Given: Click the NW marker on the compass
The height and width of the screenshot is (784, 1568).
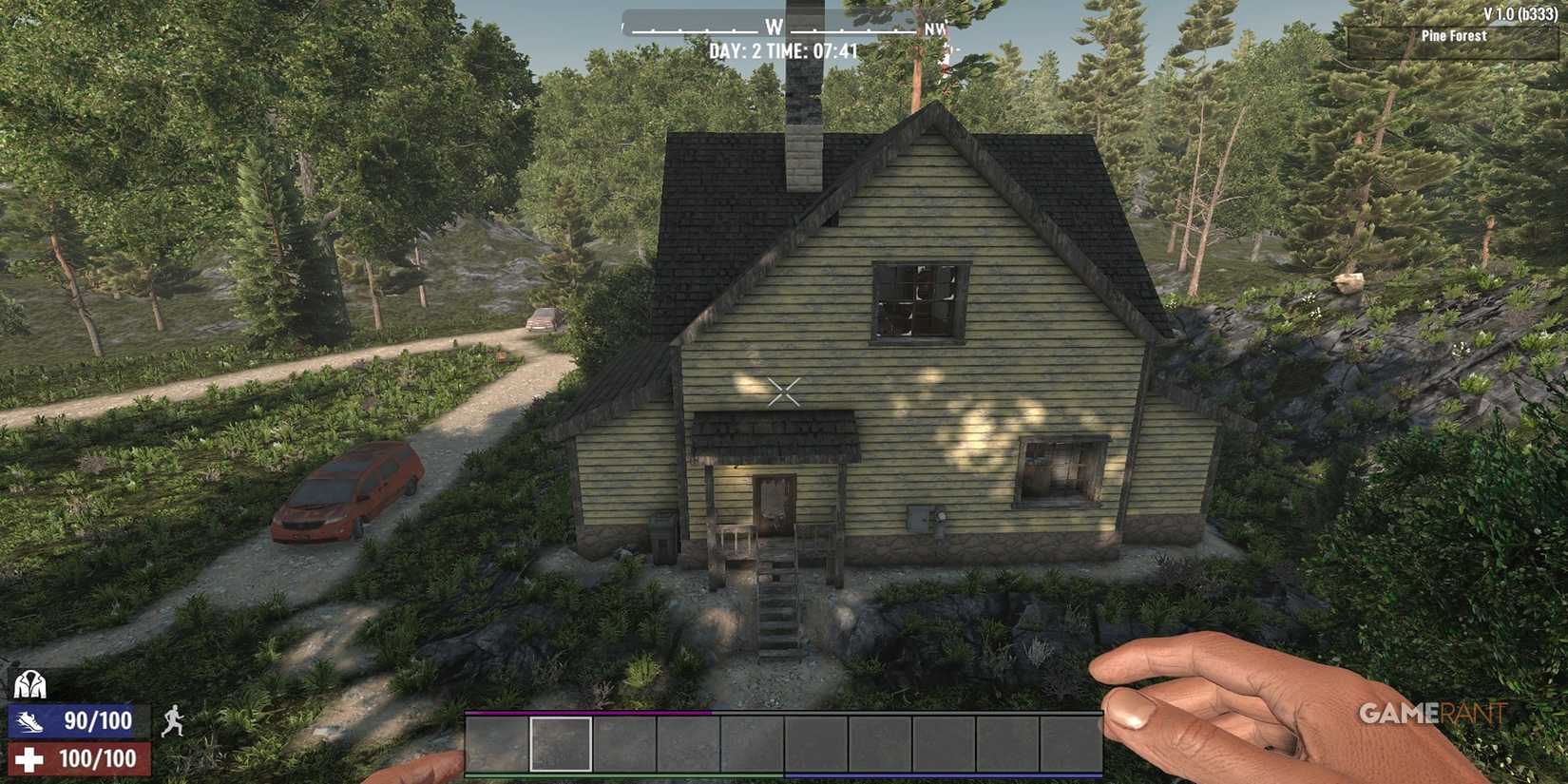Looking at the screenshot, I should 934,29.
